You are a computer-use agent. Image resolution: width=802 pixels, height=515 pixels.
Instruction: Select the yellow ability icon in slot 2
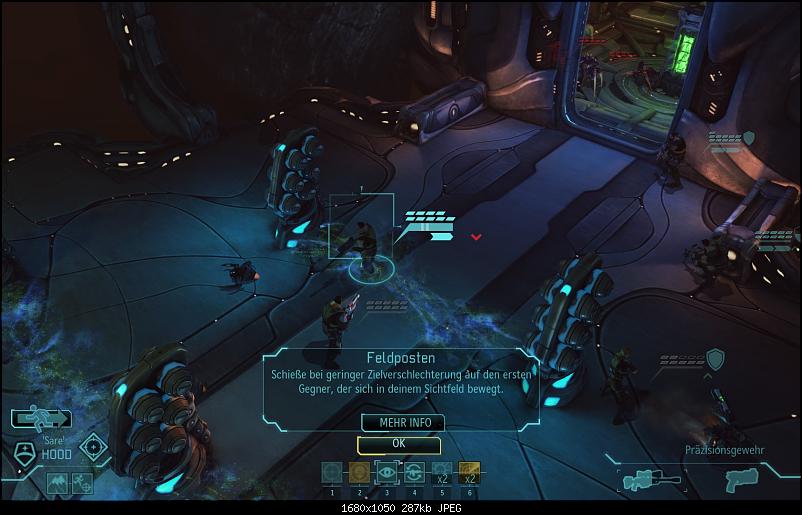[359, 472]
